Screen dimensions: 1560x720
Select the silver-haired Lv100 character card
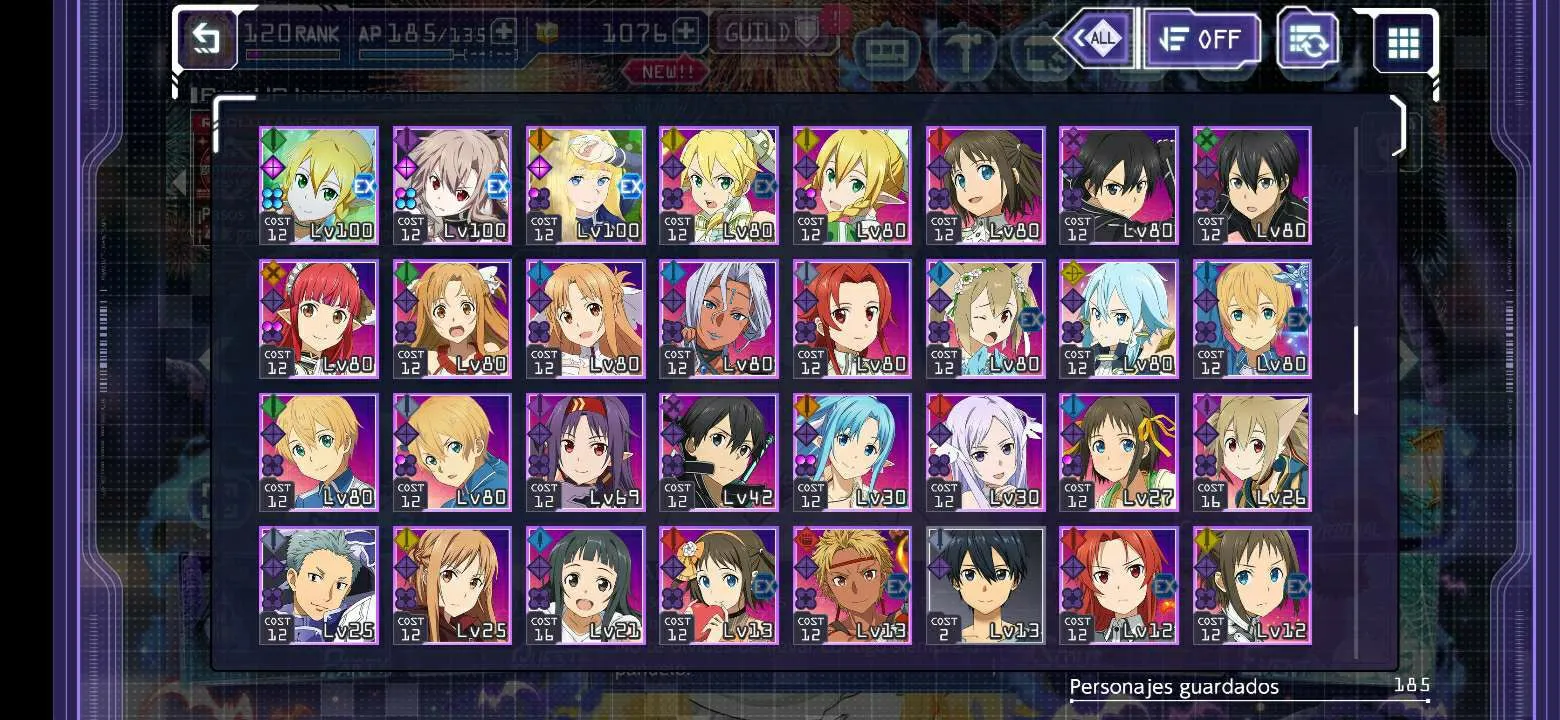(x=452, y=185)
